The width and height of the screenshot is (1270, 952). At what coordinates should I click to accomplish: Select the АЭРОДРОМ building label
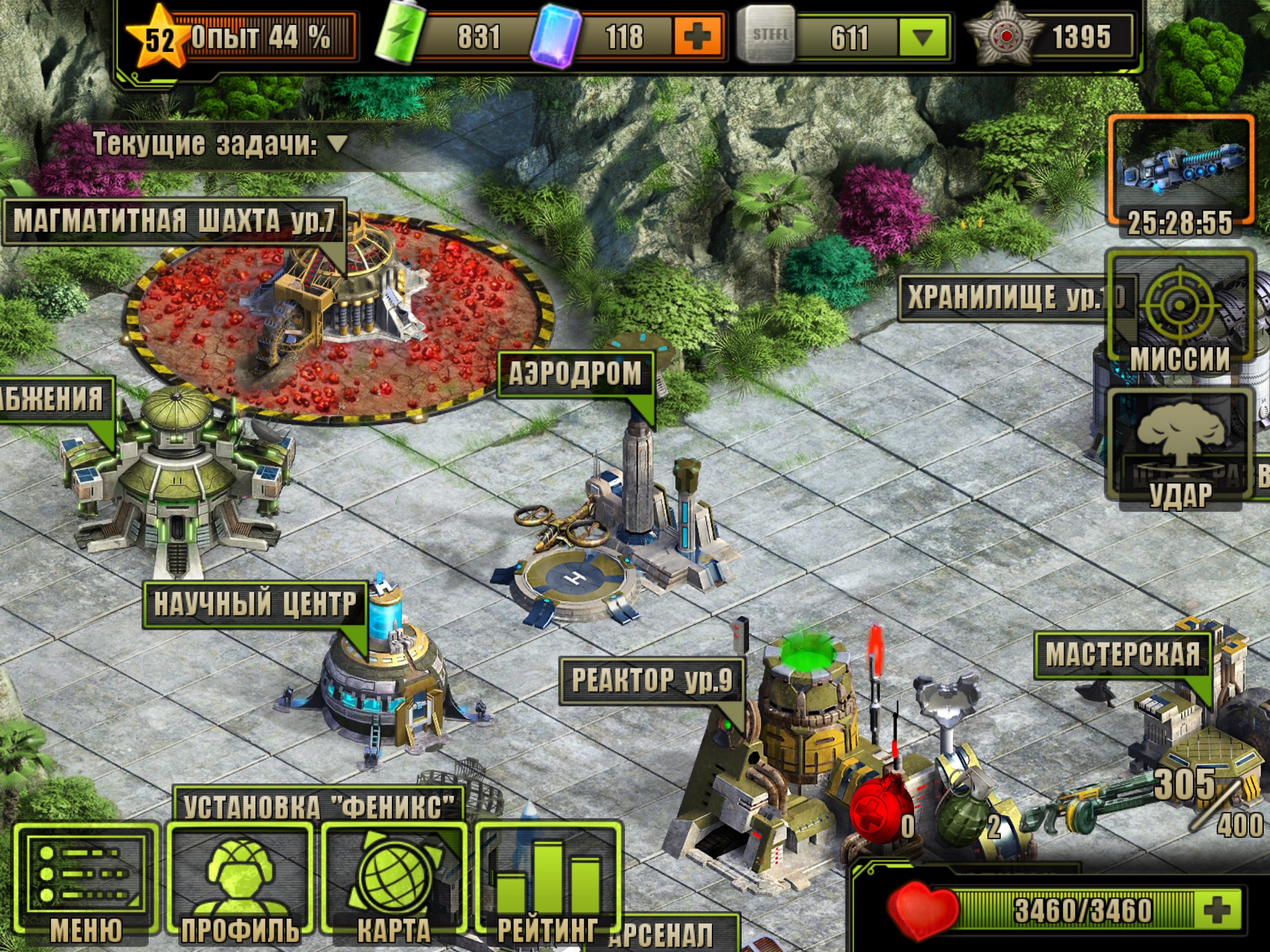tap(575, 374)
